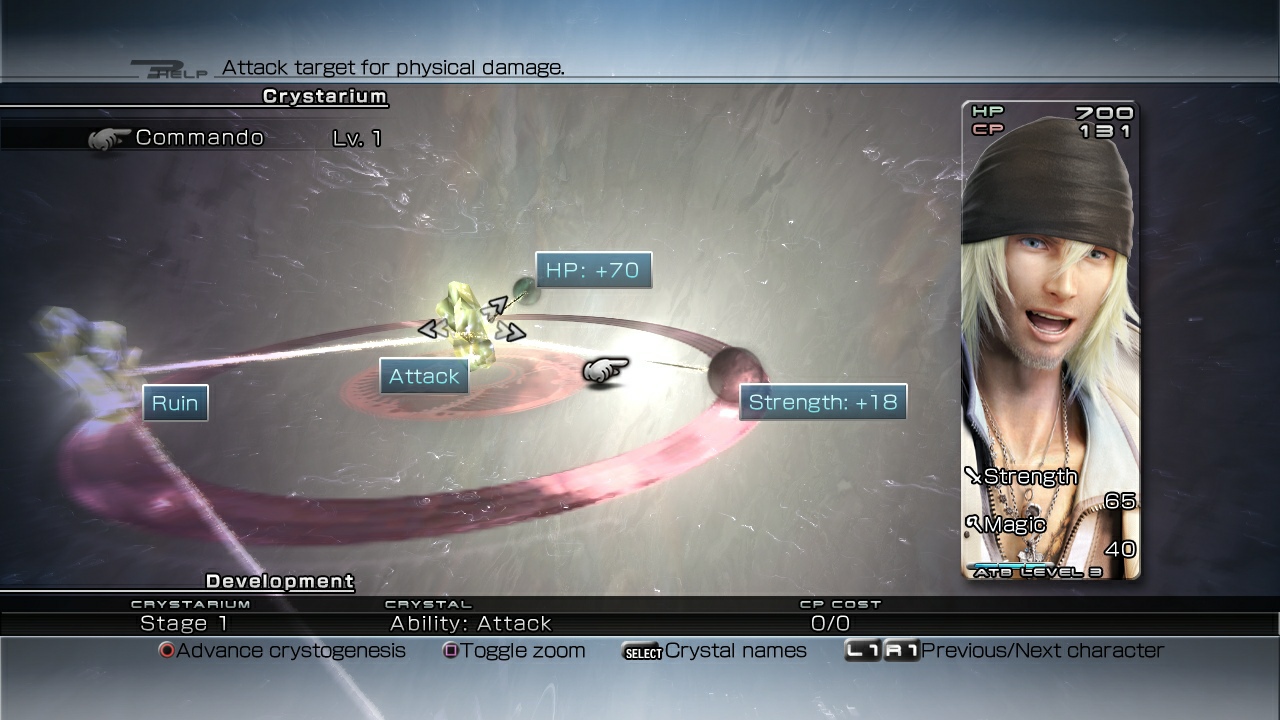This screenshot has height=720, width=1280.
Task: Select the Development section label
Action: [x=278, y=581]
